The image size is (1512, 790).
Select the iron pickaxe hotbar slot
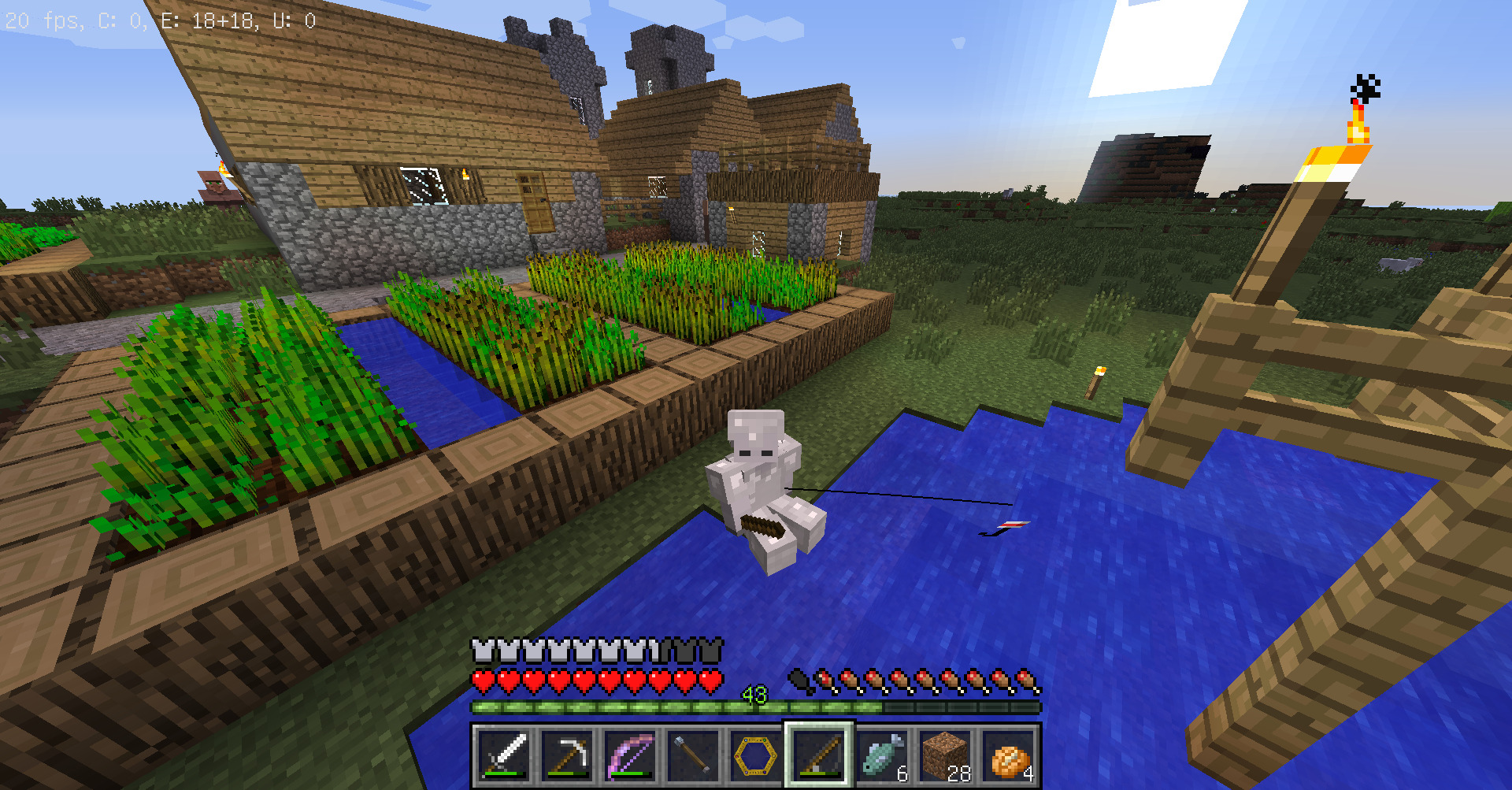coord(568,755)
